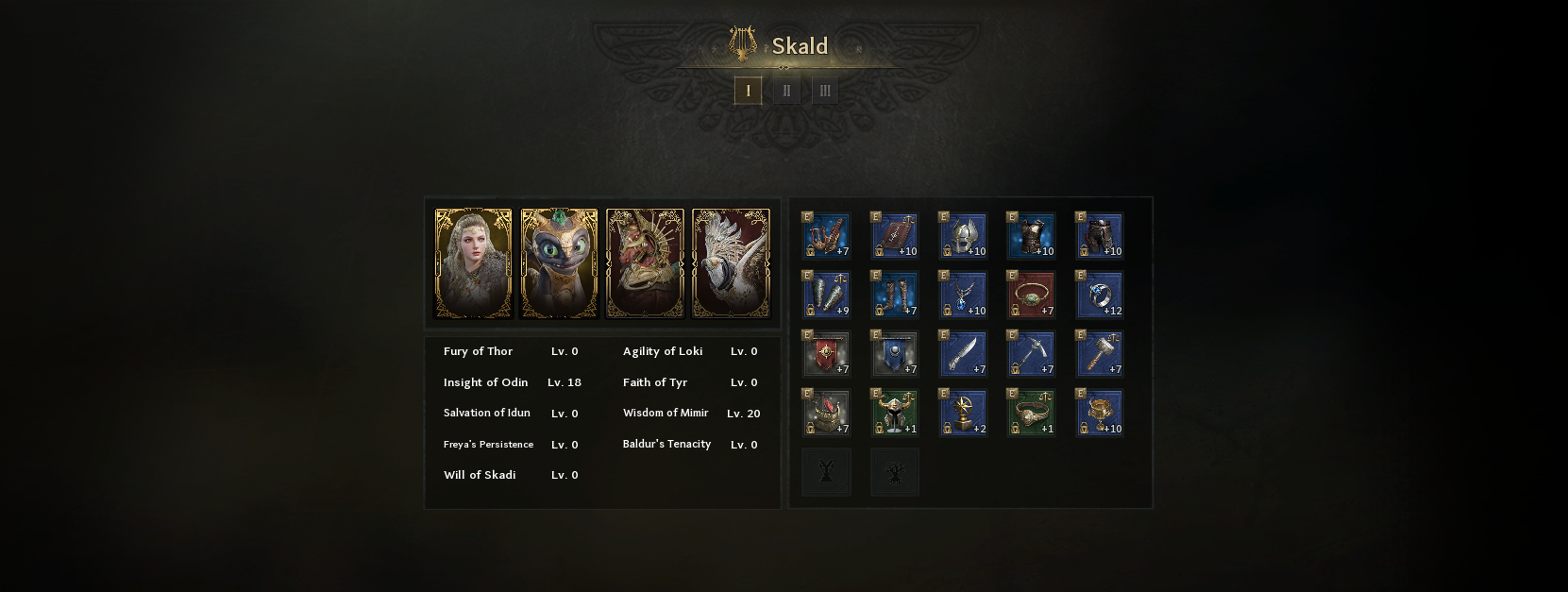Select the hammer tool slot
The height and width of the screenshot is (592, 1568).
click(1100, 354)
